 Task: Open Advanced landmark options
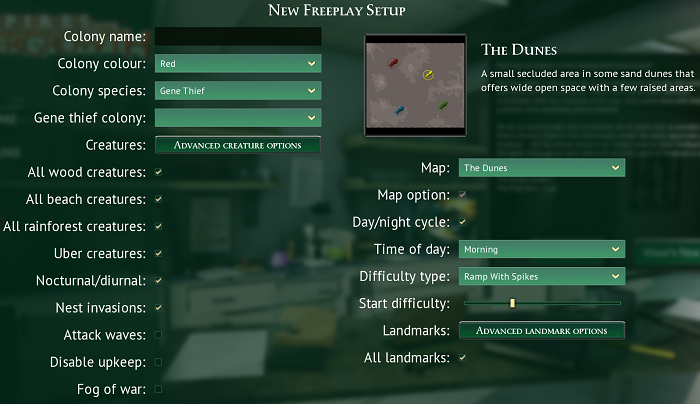(x=542, y=330)
